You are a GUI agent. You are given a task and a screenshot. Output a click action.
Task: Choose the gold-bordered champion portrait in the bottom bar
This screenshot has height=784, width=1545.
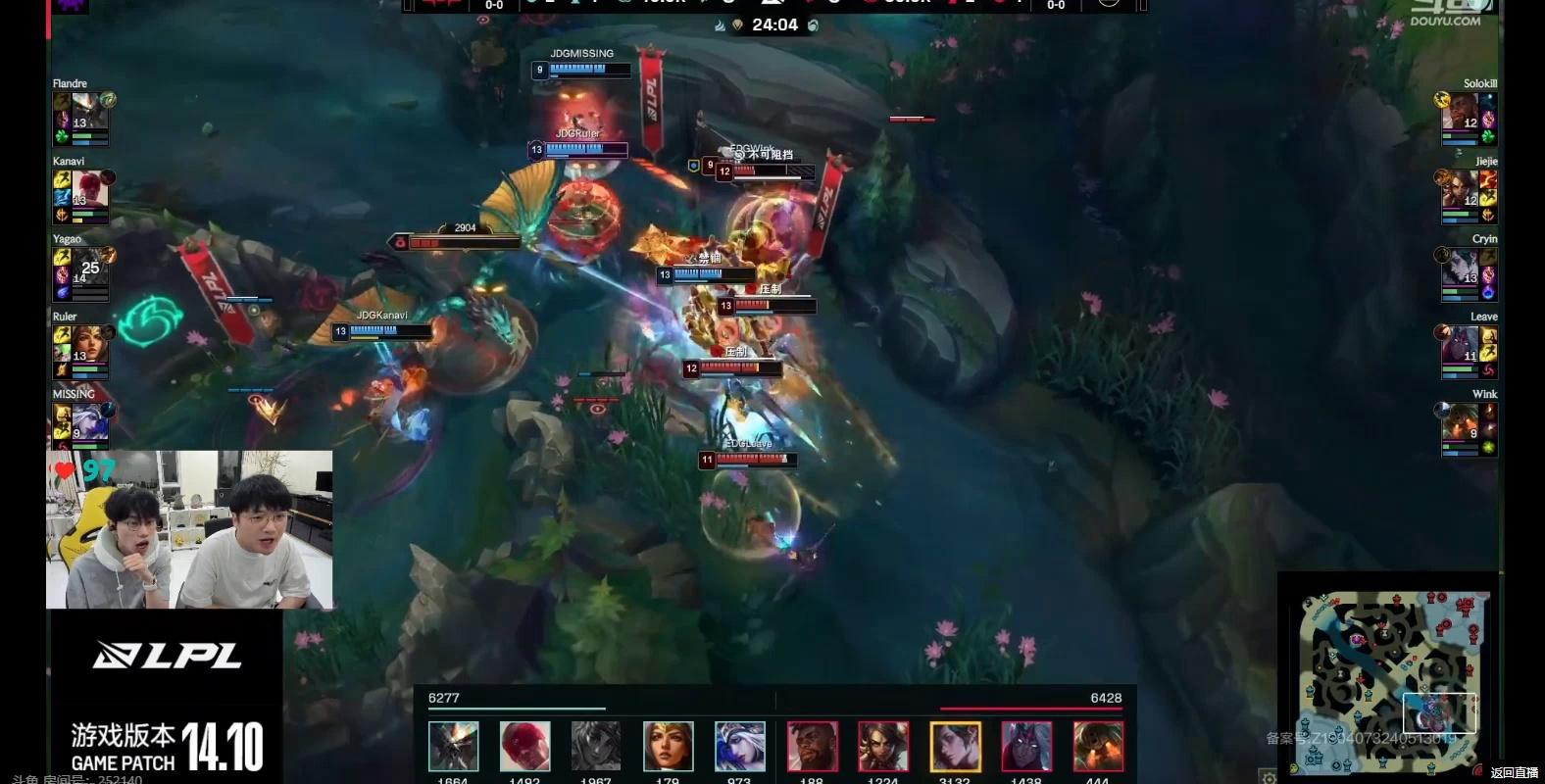[955, 747]
